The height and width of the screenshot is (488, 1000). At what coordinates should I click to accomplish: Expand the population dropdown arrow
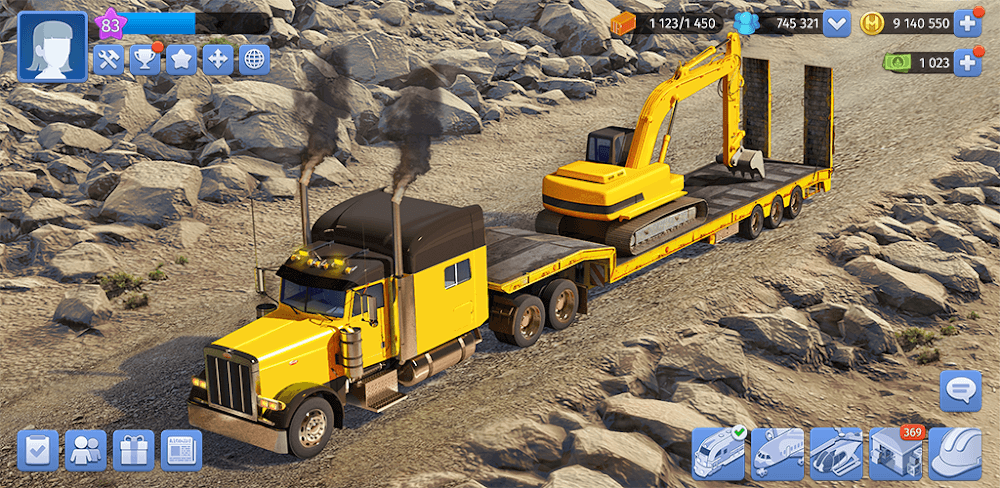836,23
